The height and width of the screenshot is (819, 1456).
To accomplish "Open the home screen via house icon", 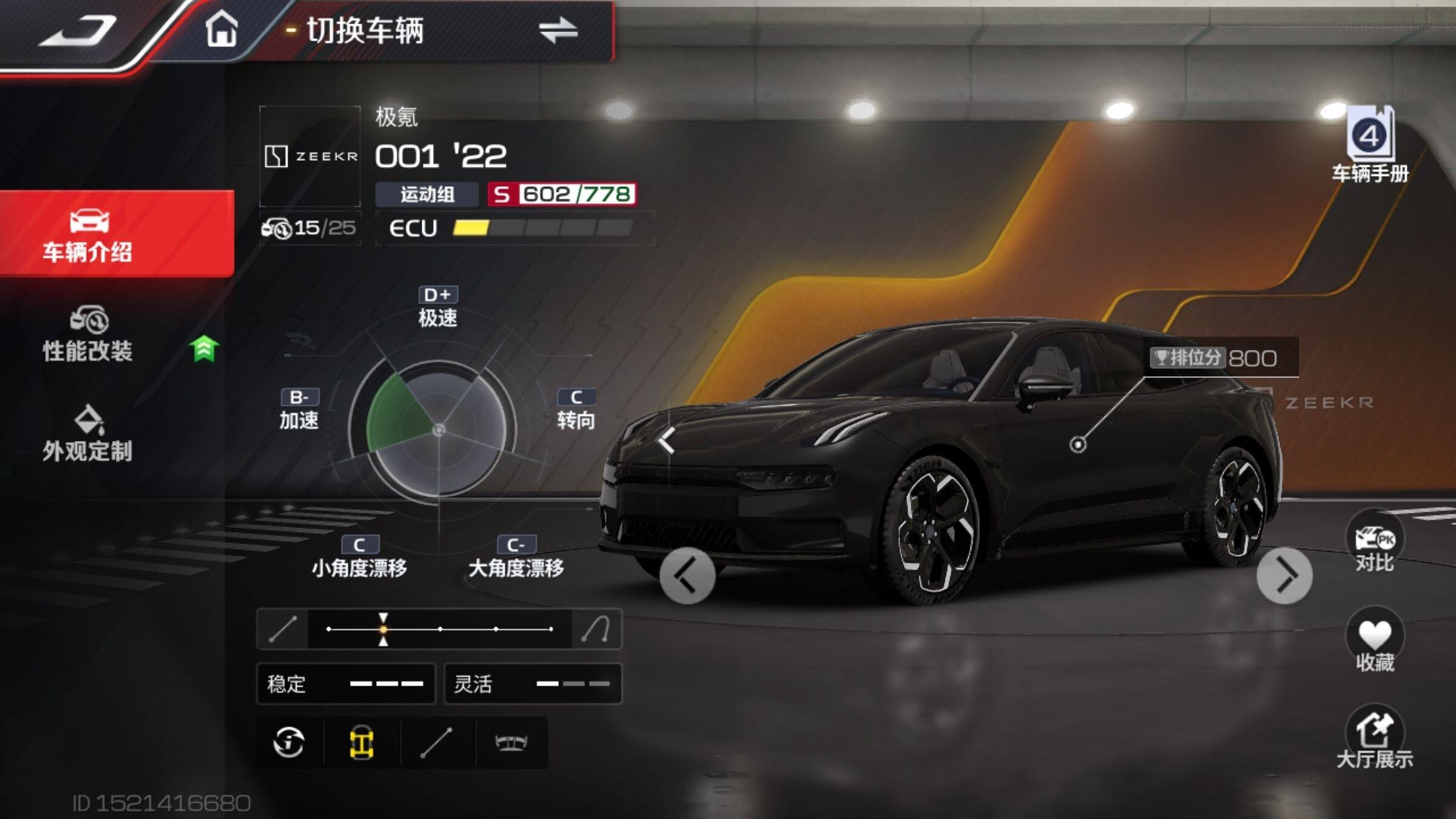I will (x=221, y=30).
